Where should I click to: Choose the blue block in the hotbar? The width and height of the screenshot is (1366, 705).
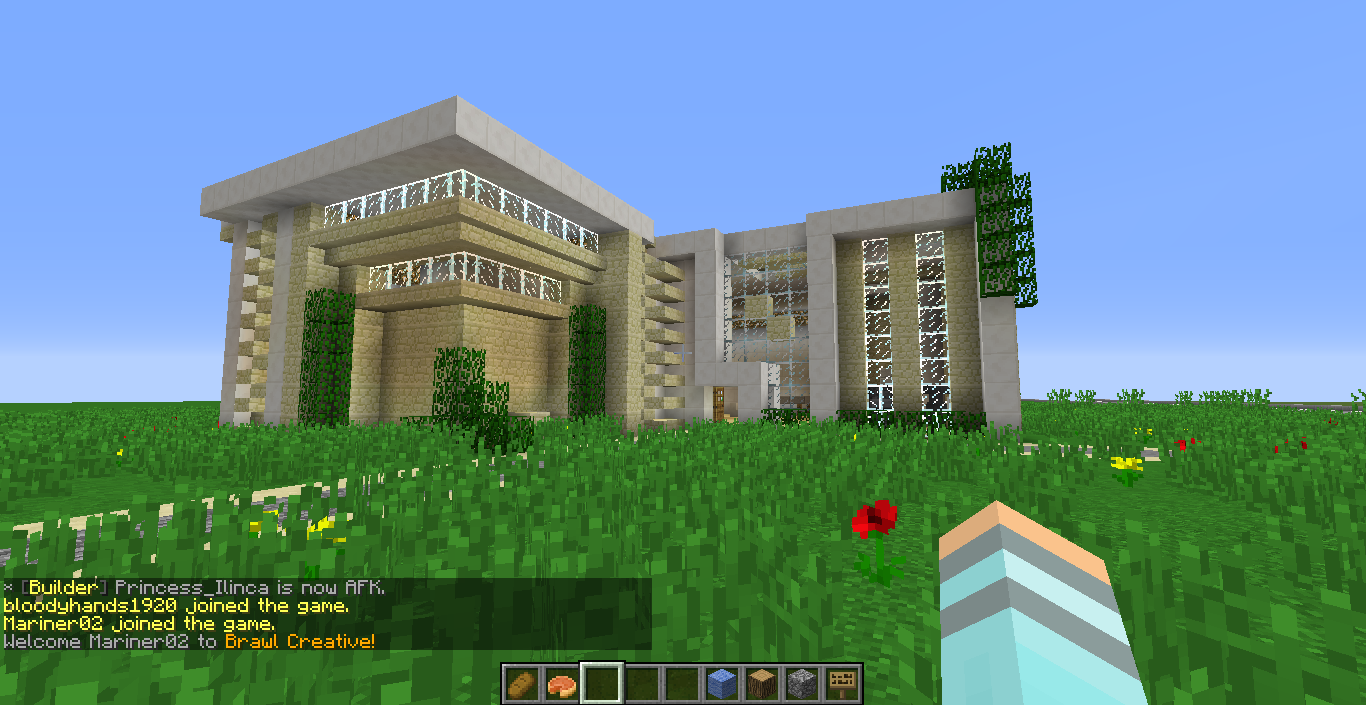pyautogui.click(x=722, y=684)
